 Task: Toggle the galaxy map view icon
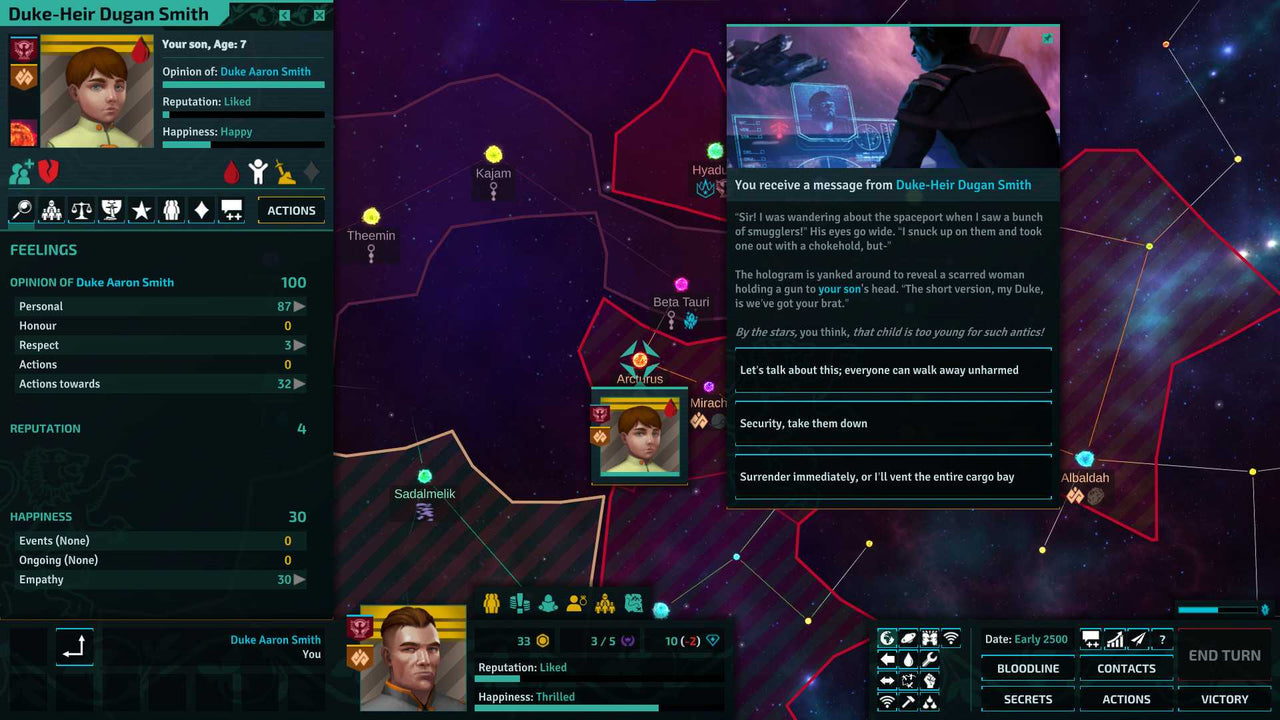click(x=909, y=637)
